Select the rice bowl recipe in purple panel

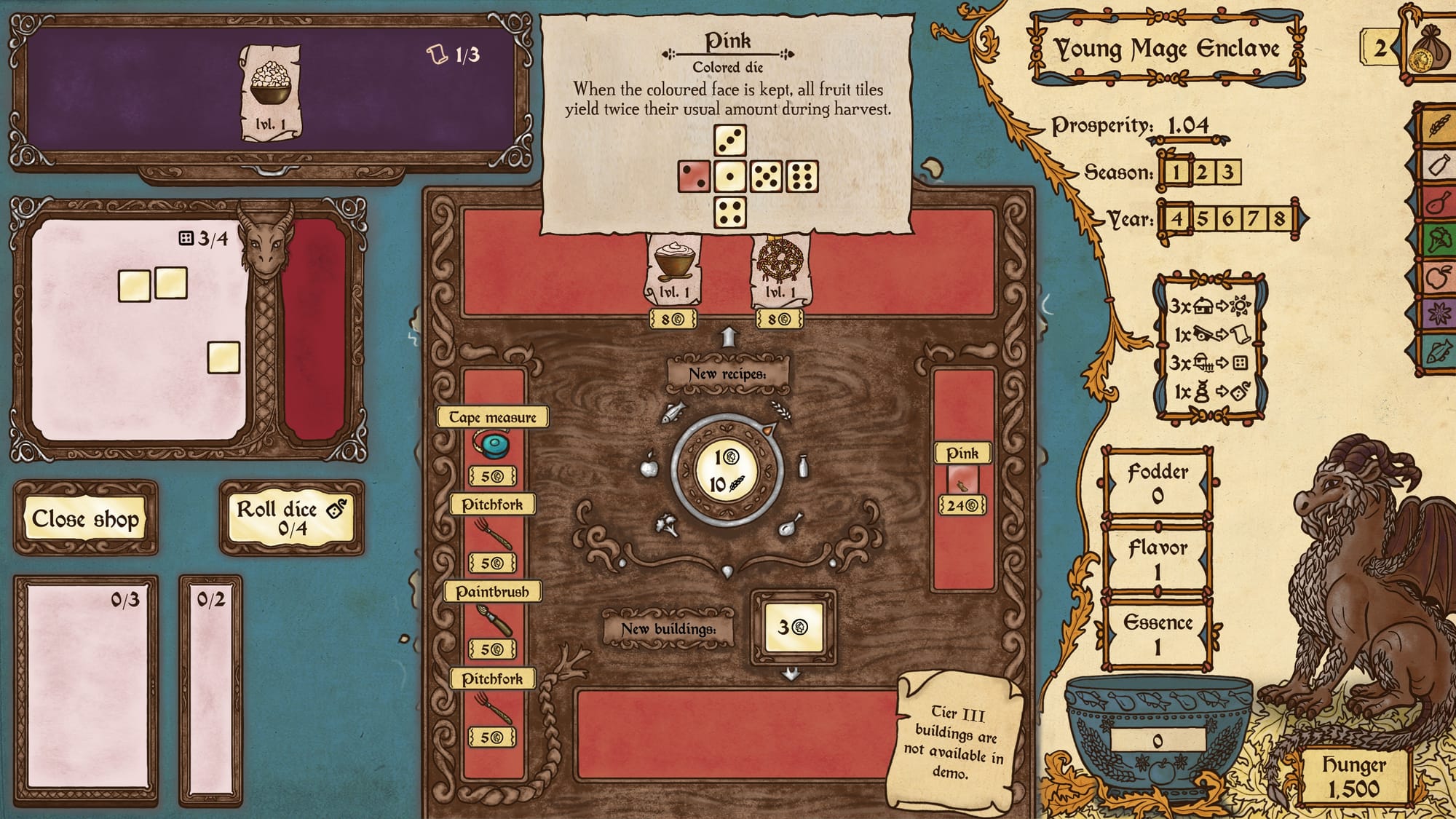coord(271,91)
